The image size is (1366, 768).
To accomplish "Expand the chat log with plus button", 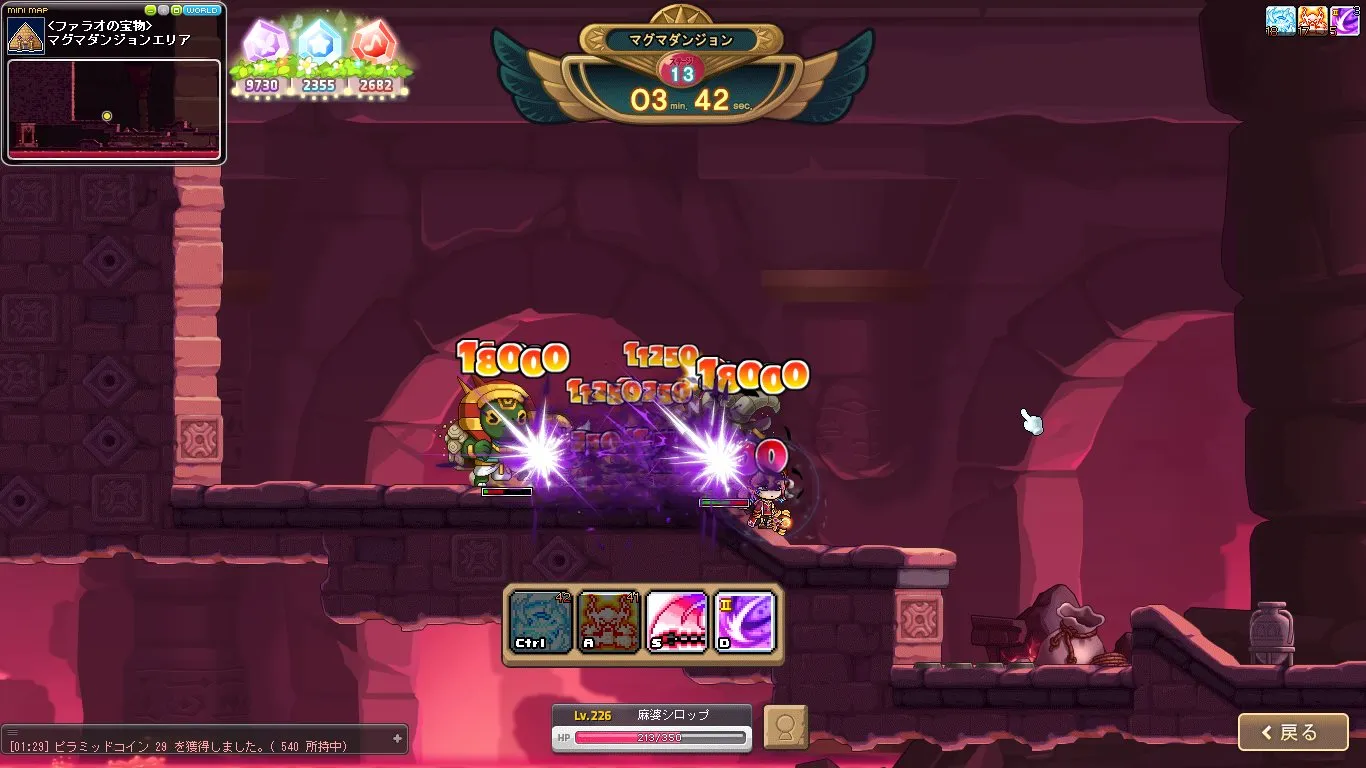I will click(397, 738).
